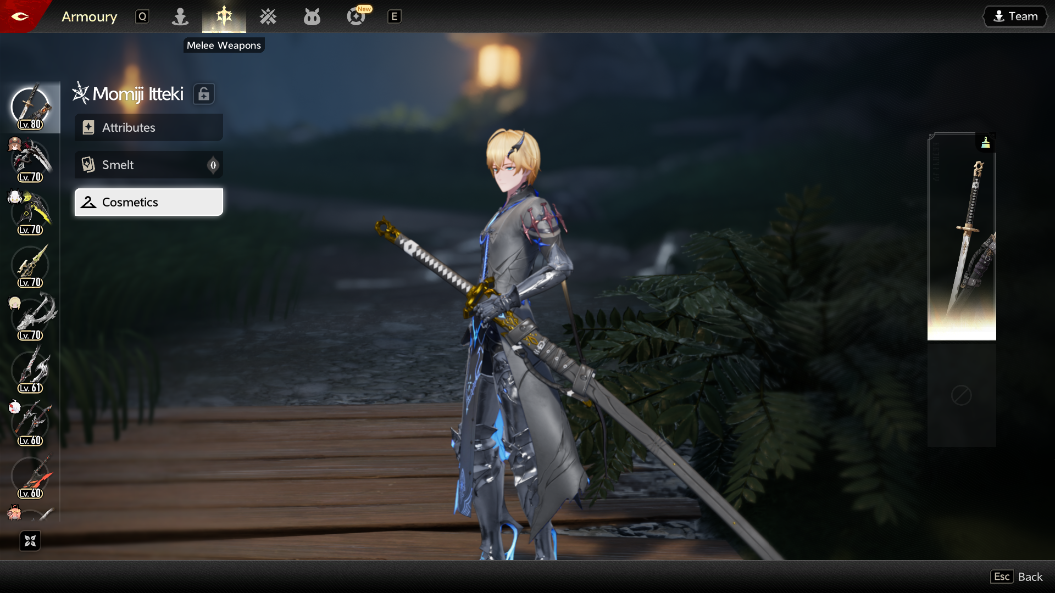Viewport: 1055px width, 593px height.
Task: Choose the katana skin preview card
Action: pyautogui.click(x=961, y=237)
